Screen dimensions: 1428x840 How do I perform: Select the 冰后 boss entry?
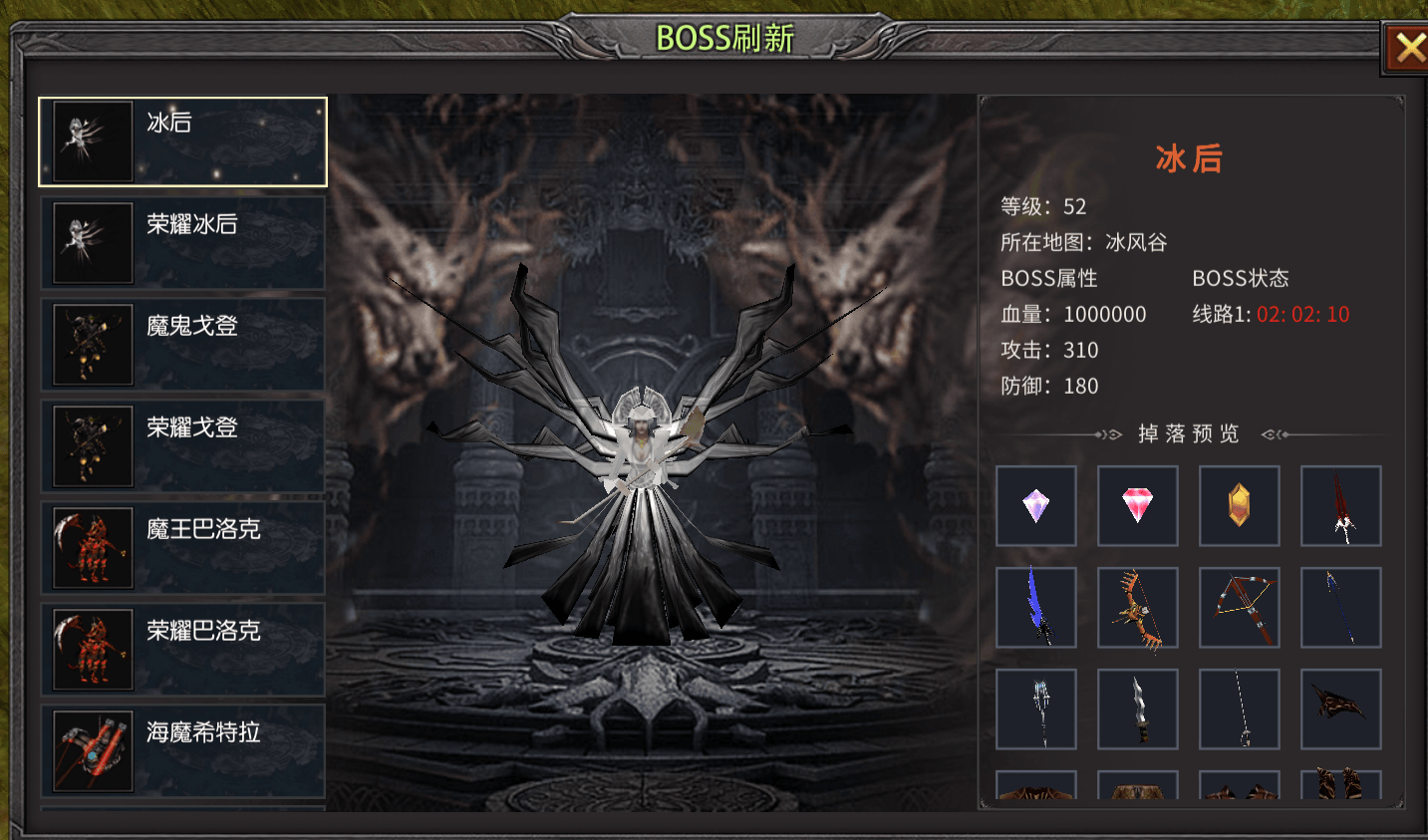pyautogui.click(x=183, y=141)
